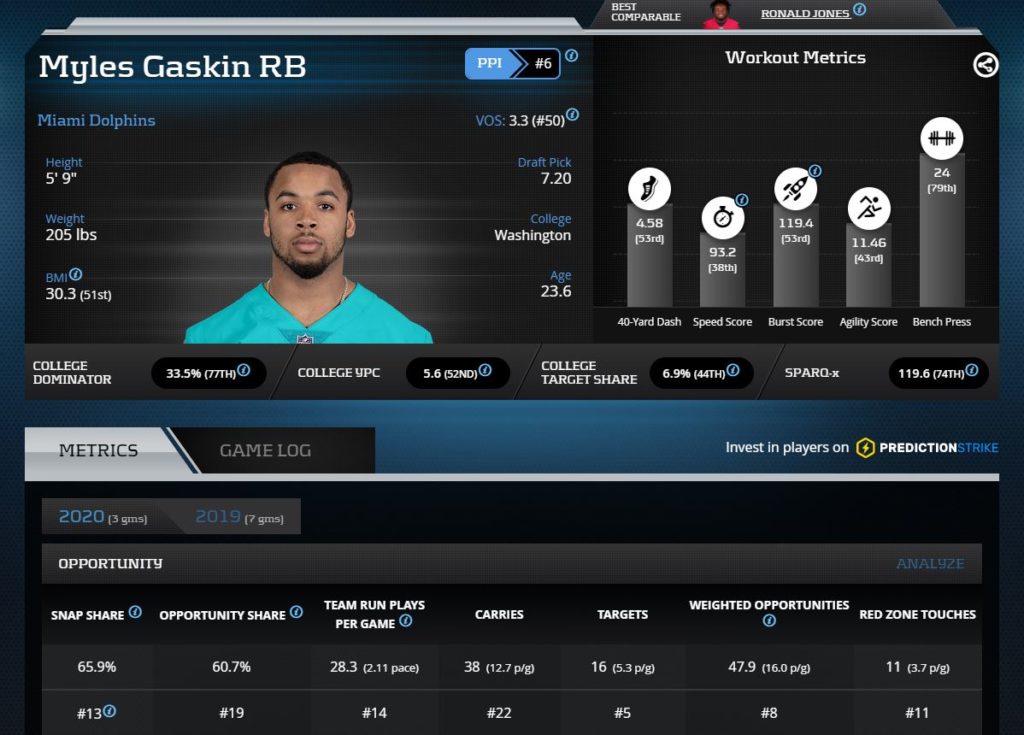Click the share icon in Workout Metrics

[985, 65]
